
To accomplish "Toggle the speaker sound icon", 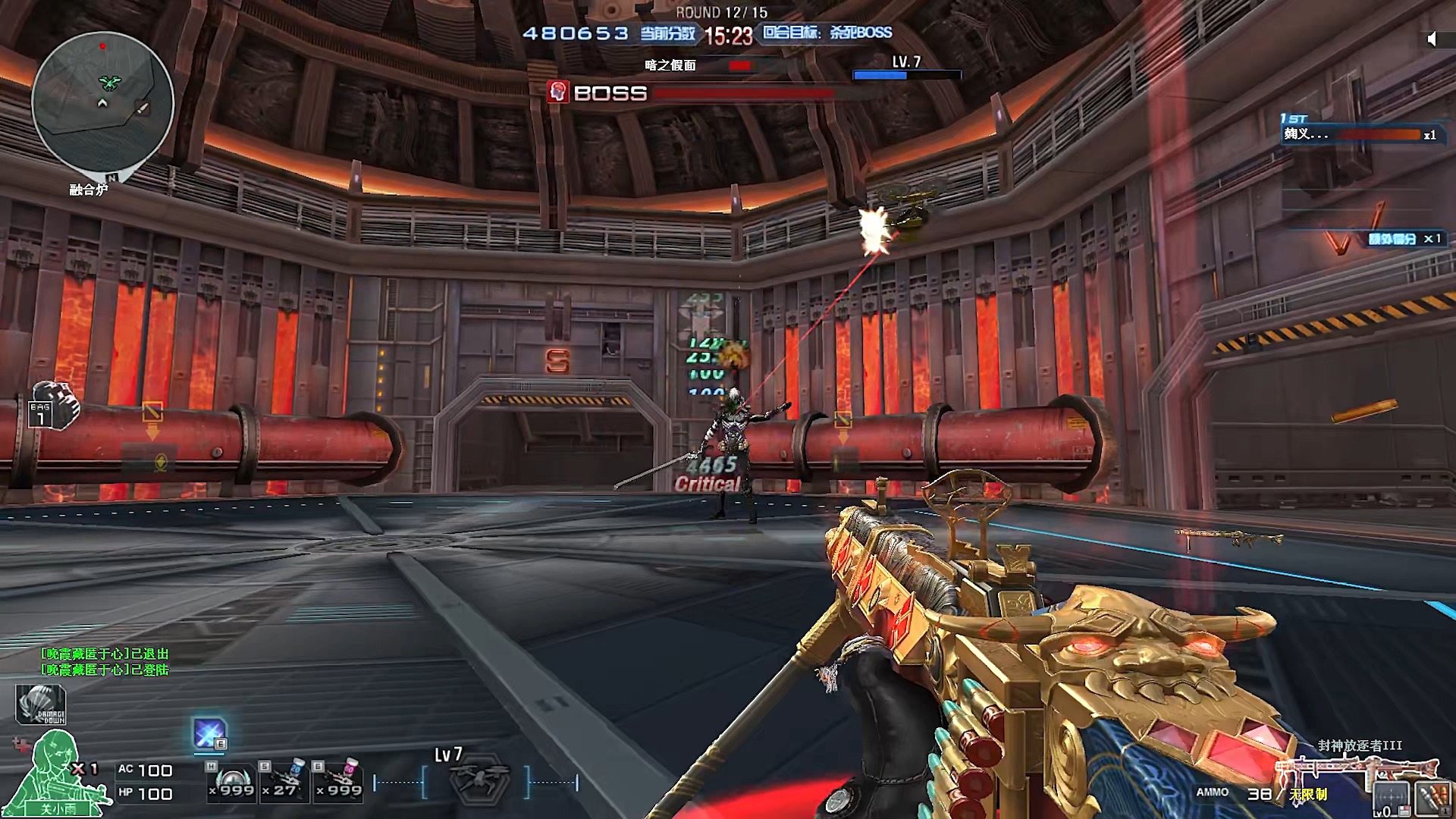I will [x=1431, y=39].
